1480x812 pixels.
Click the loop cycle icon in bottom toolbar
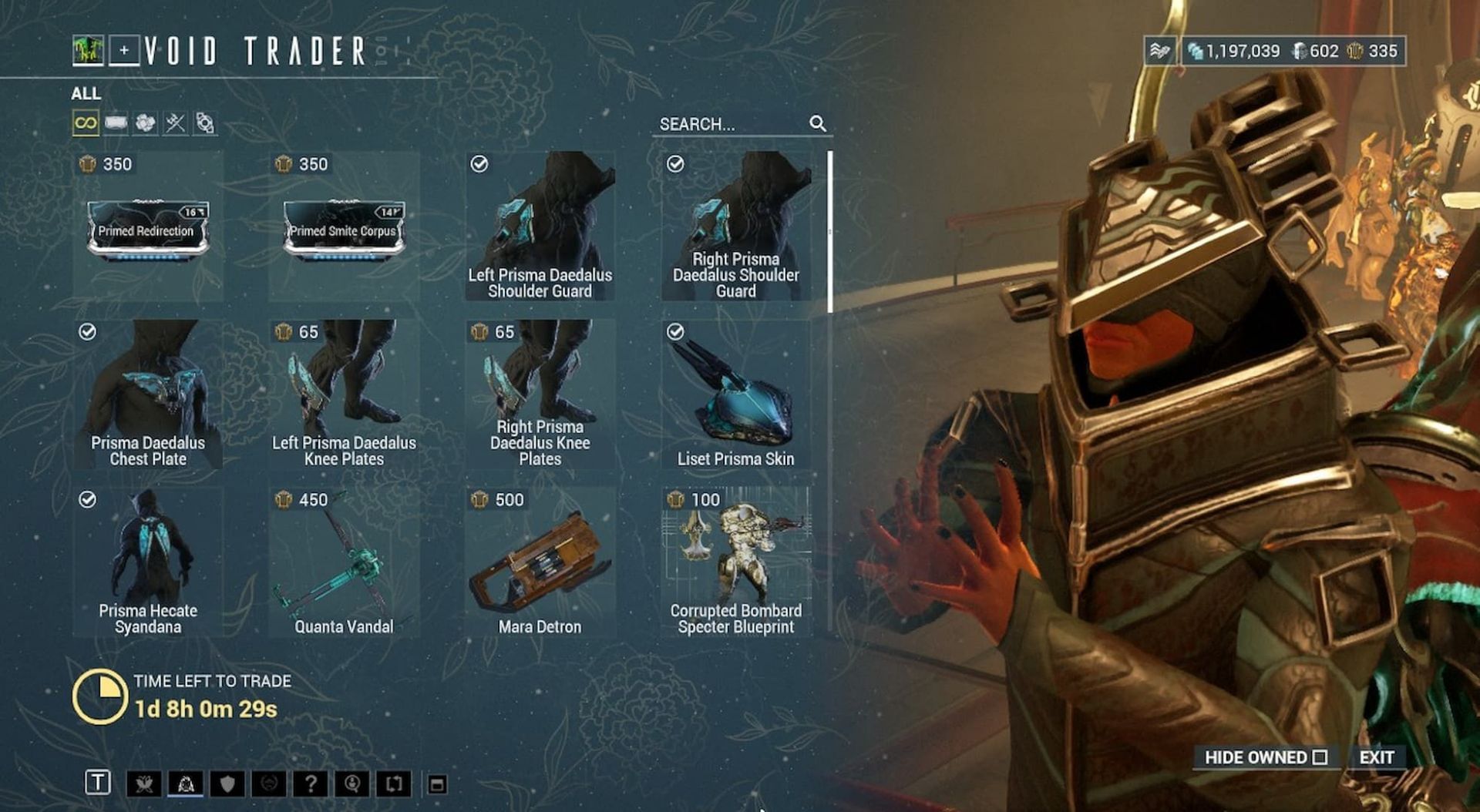tap(395, 783)
